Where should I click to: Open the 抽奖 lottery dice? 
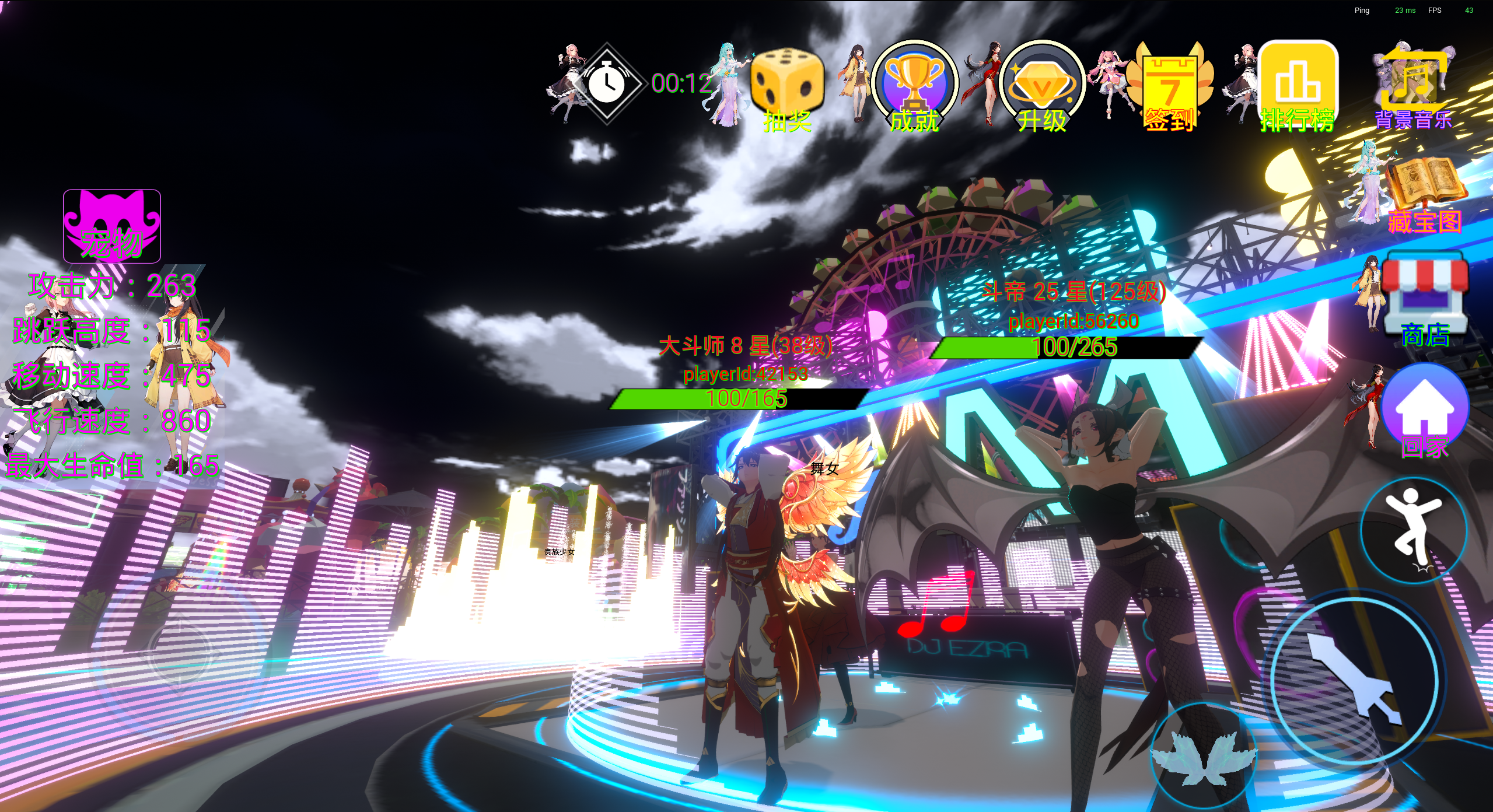pos(786,86)
